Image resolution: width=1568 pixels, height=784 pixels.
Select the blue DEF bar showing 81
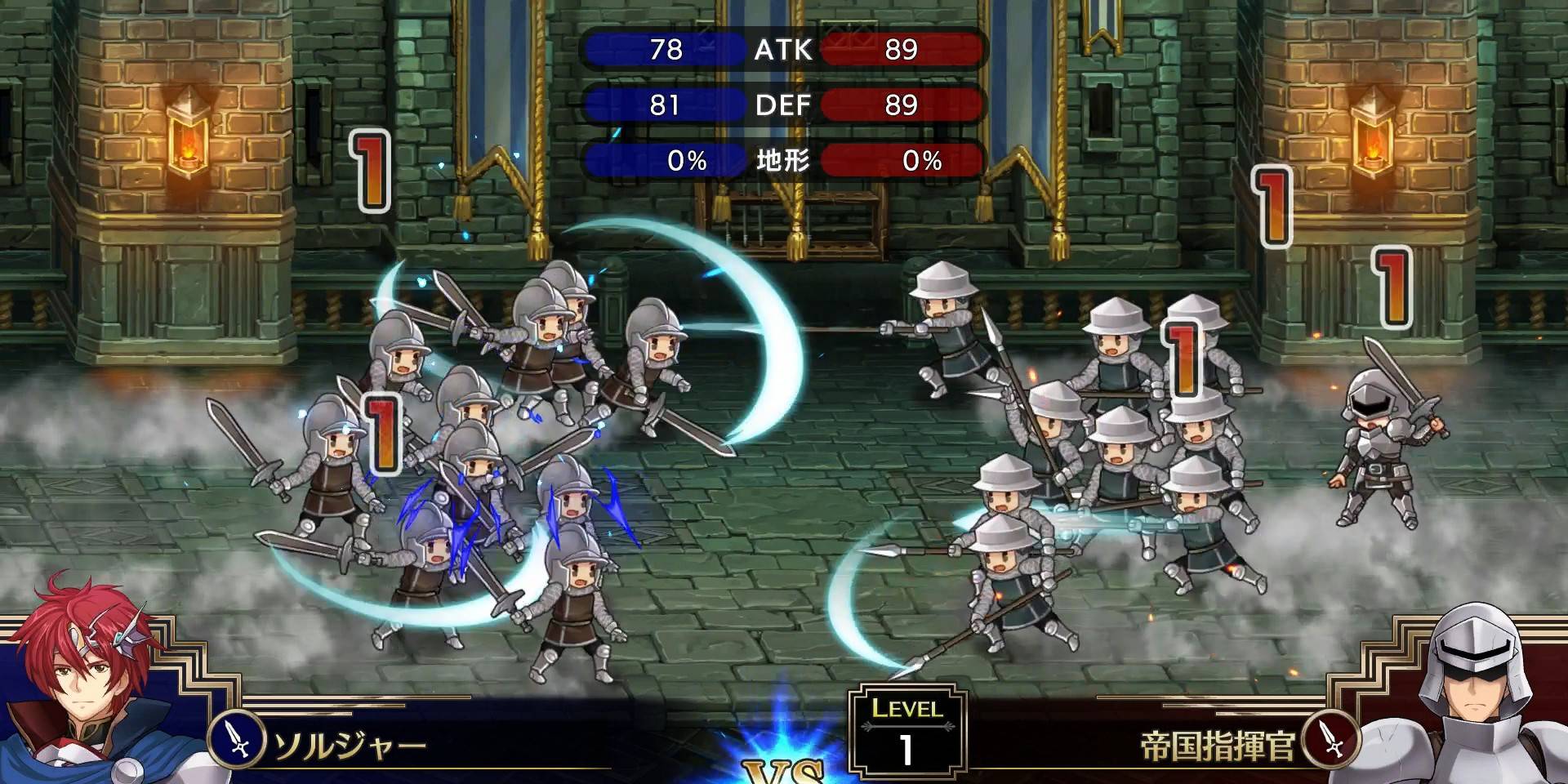pyautogui.click(x=661, y=105)
